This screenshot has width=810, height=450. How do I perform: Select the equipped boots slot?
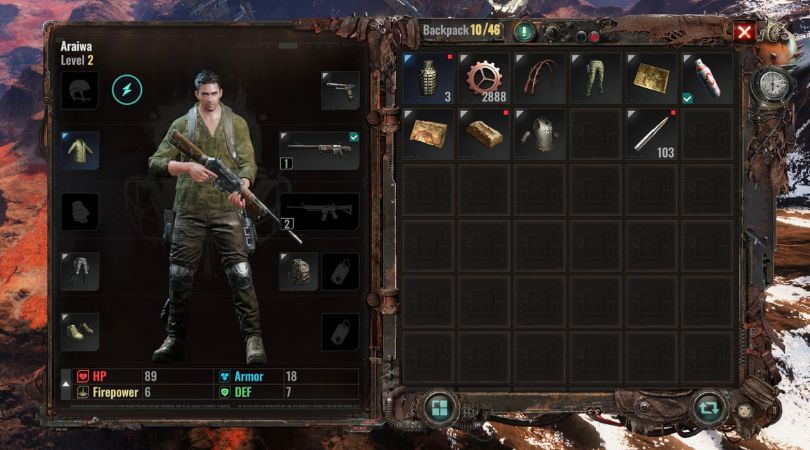(x=80, y=331)
